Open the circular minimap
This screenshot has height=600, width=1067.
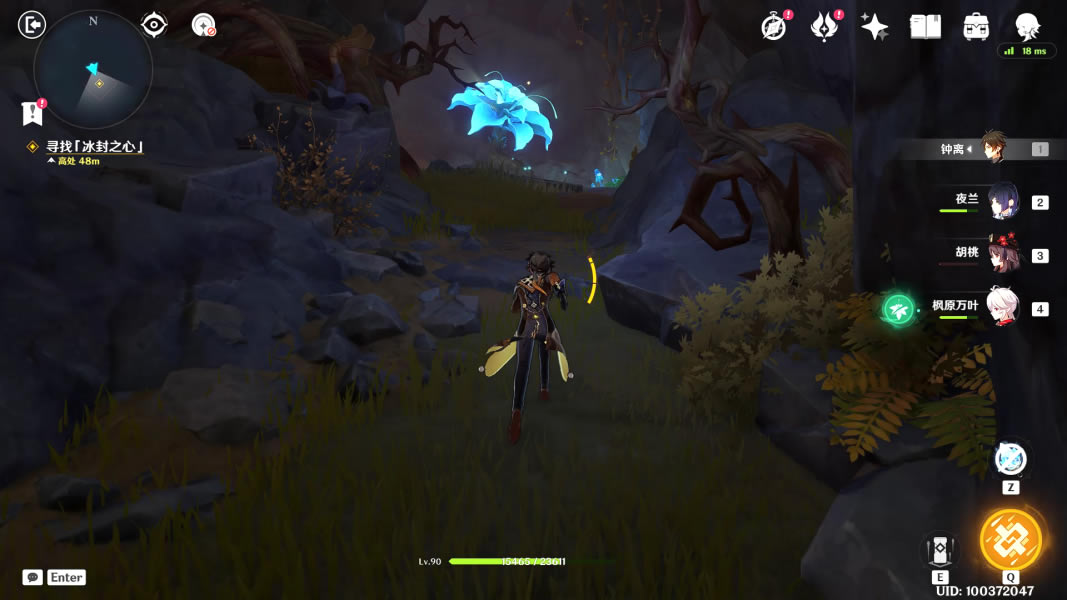93,70
